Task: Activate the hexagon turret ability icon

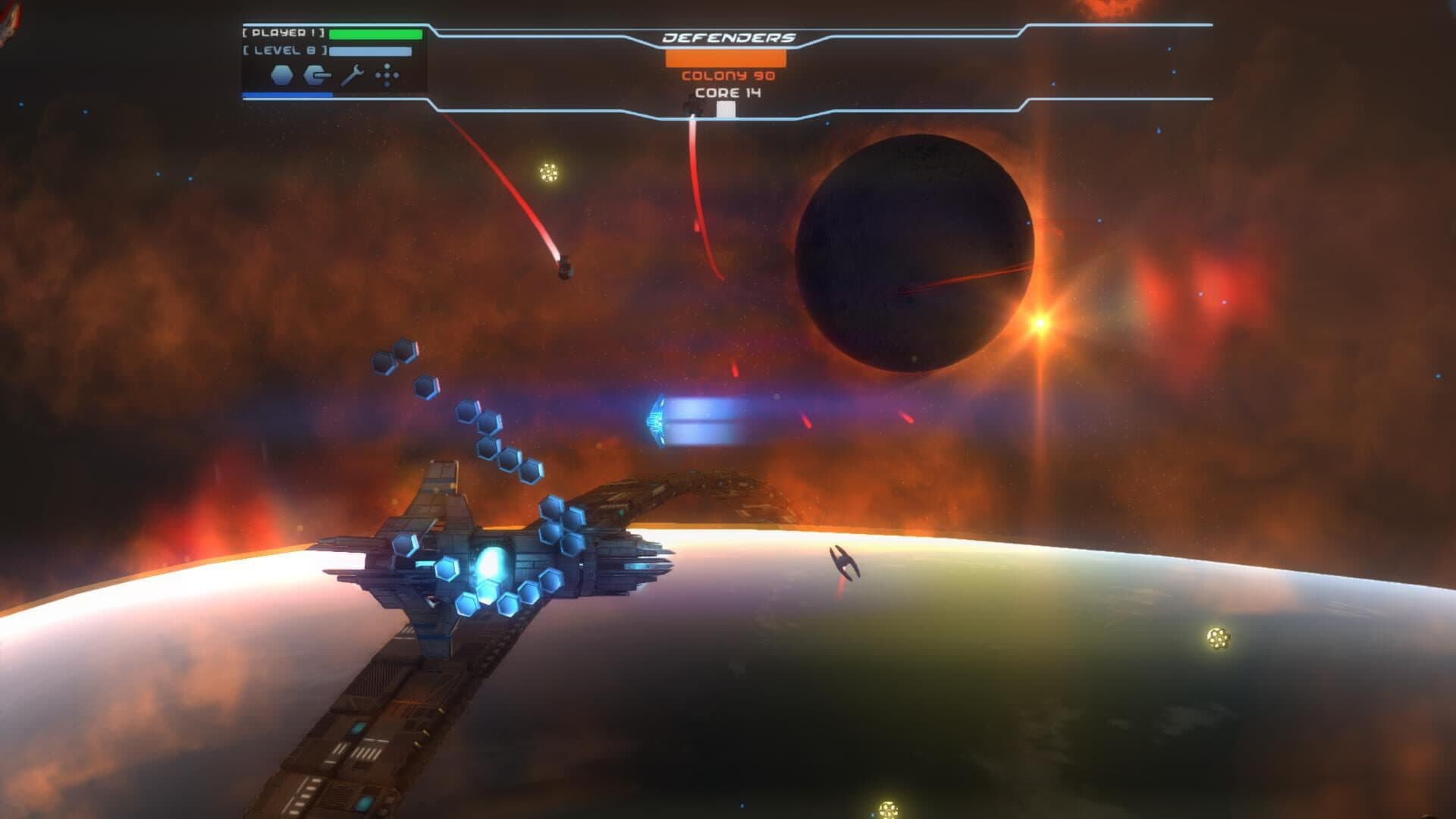Action: (x=317, y=75)
